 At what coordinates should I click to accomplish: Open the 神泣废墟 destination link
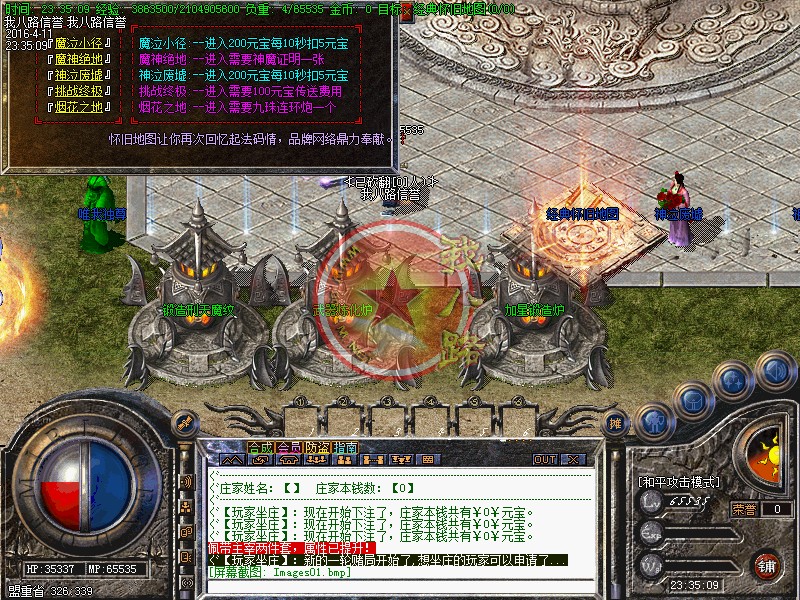[x=79, y=76]
